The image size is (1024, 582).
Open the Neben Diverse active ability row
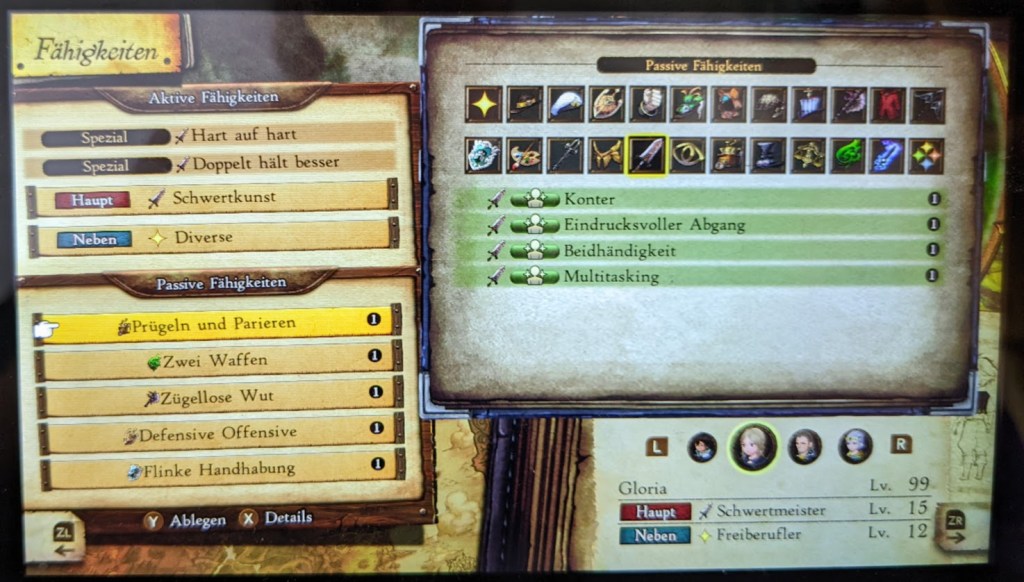212,238
